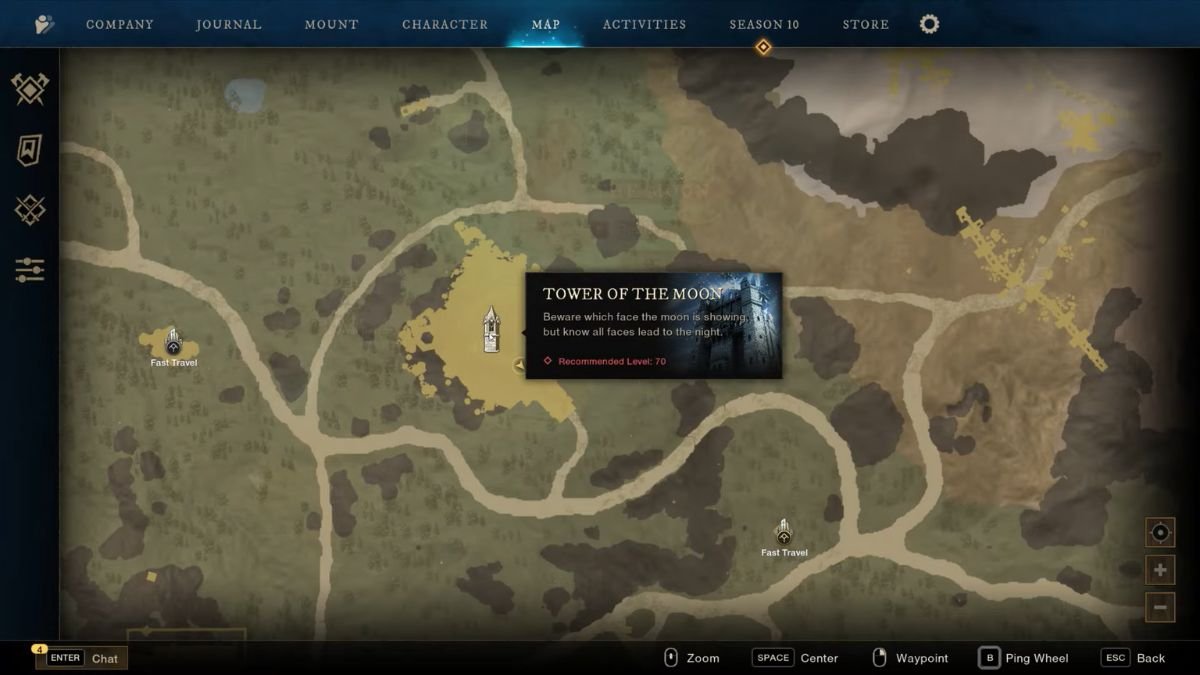
Task: Select the Map tab
Action: (546, 24)
